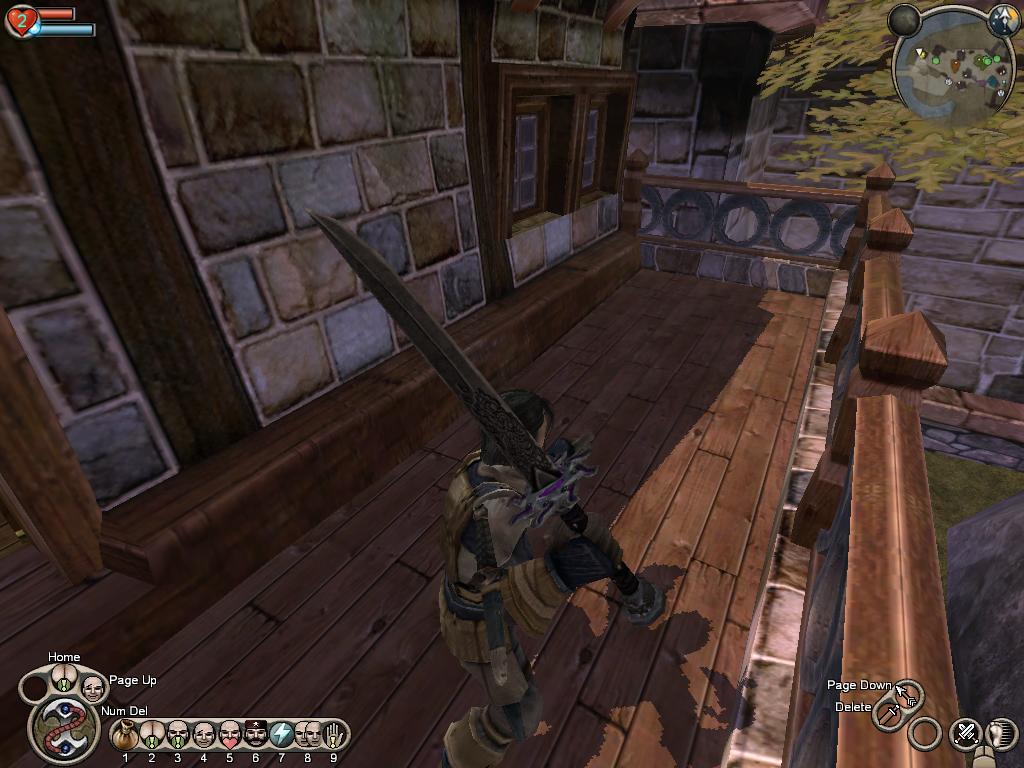
Task: Activate the face-with-heart flirt expression
Action: (230, 735)
